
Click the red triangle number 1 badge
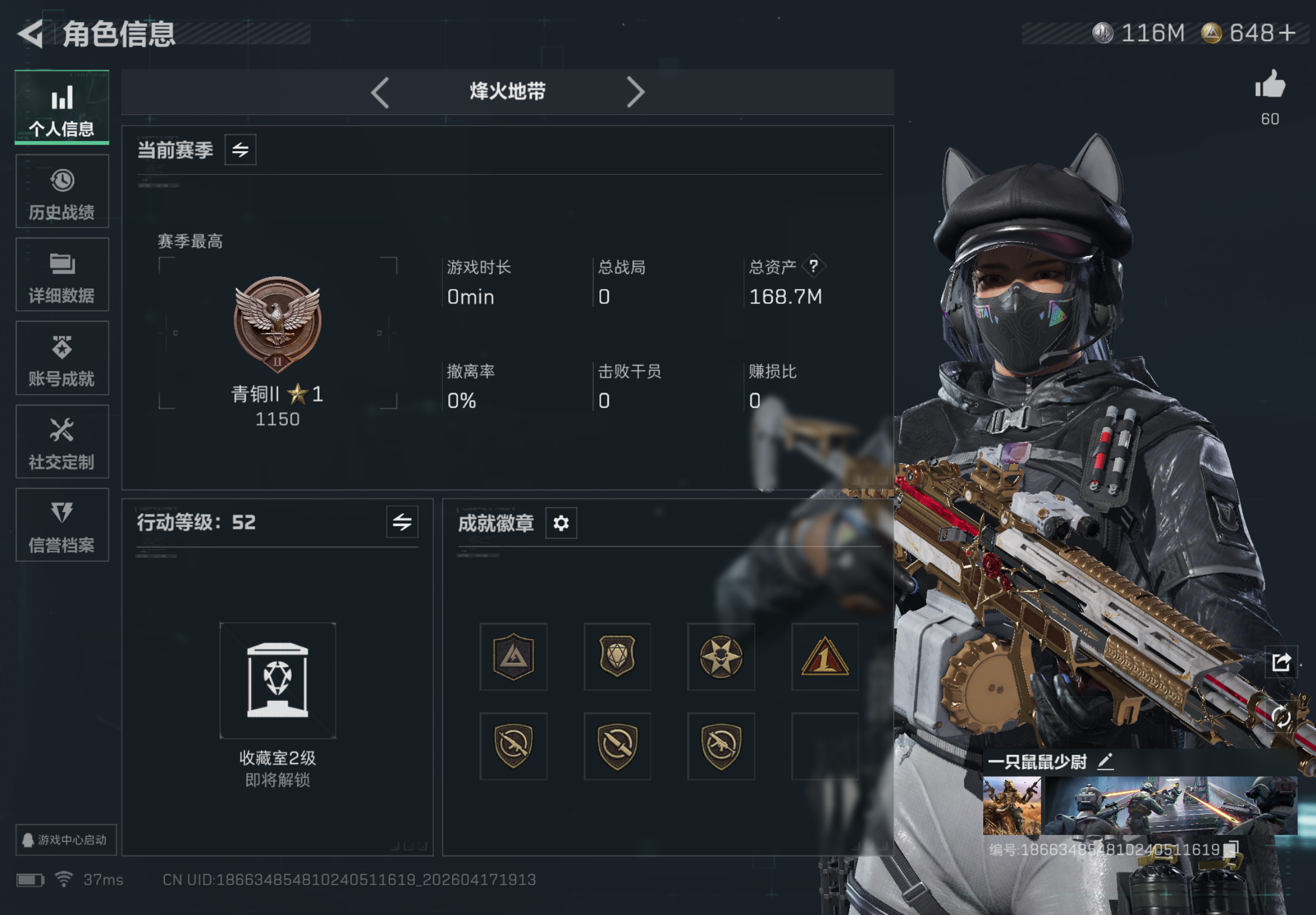[824, 657]
